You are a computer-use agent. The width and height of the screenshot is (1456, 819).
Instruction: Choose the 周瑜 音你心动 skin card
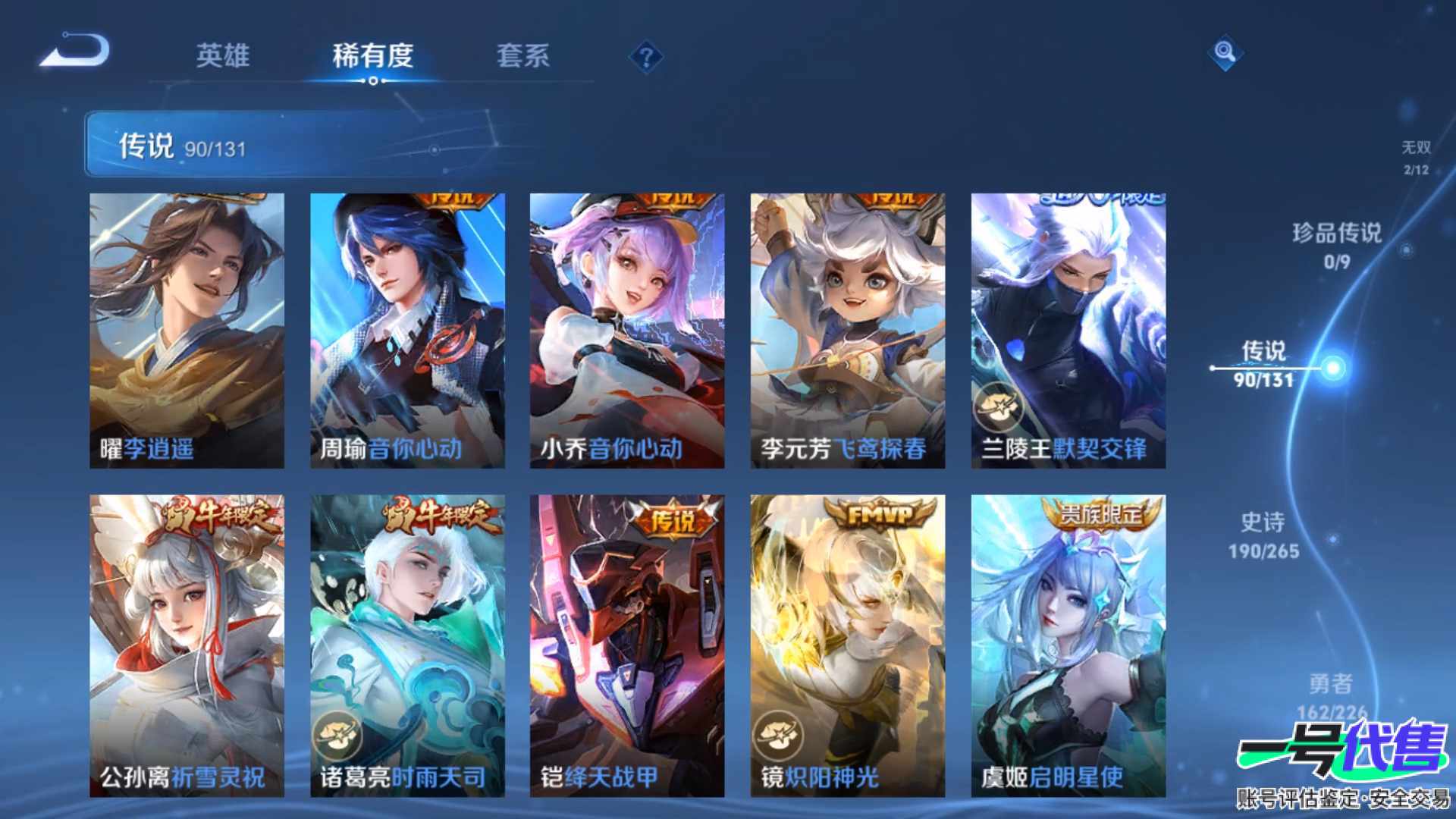click(x=407, y=330)
